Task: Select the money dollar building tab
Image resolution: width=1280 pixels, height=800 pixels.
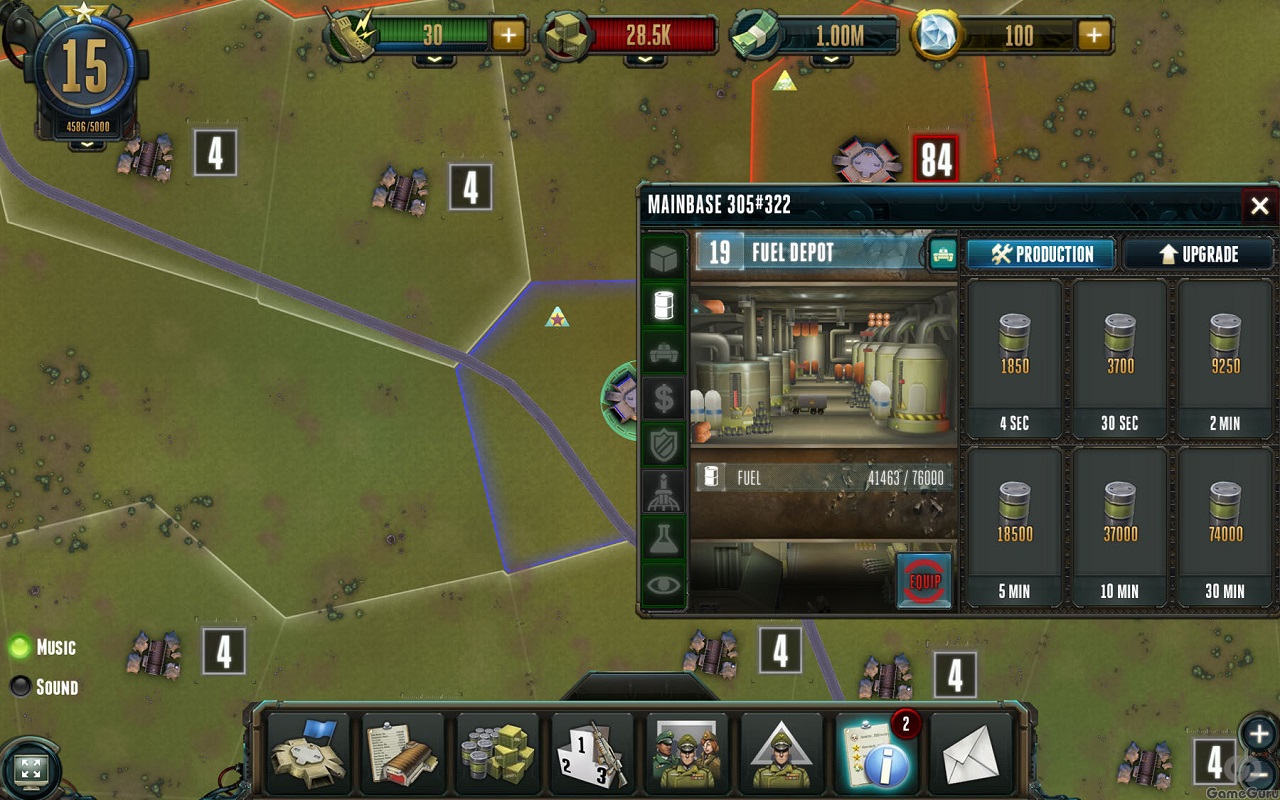Action: [663, 399]
